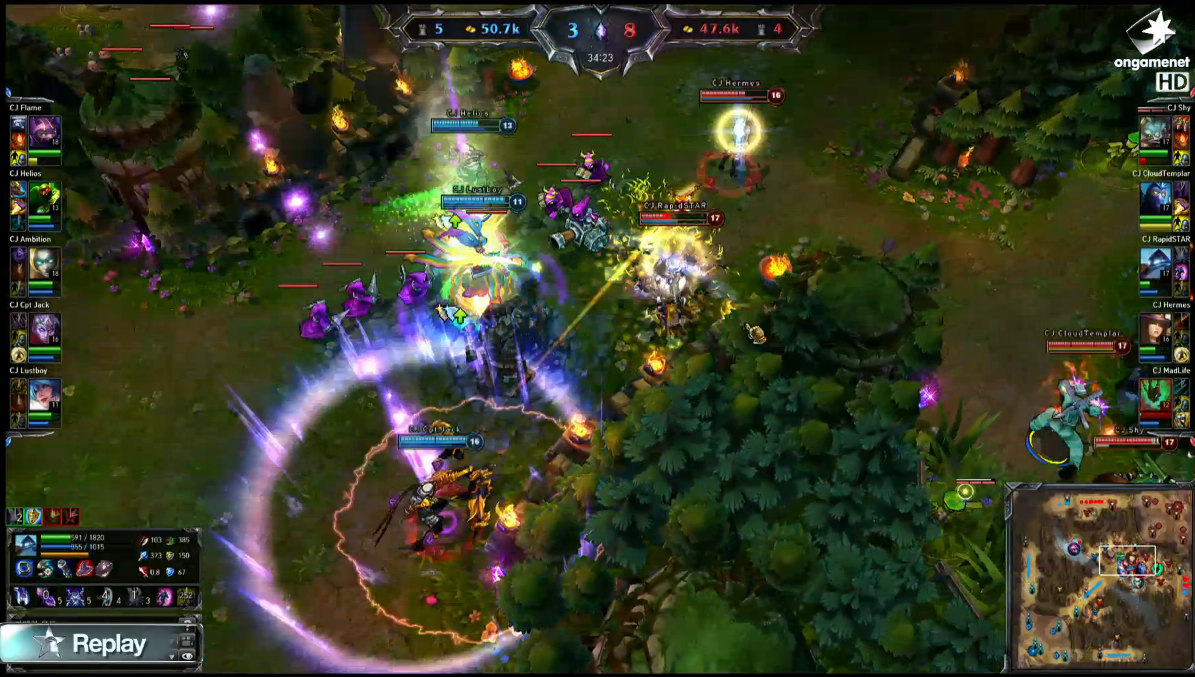This screenshot has height=677, width=1195.
Task: Select CJ Lustboy's champion portrait
Action: pos(45,395)
